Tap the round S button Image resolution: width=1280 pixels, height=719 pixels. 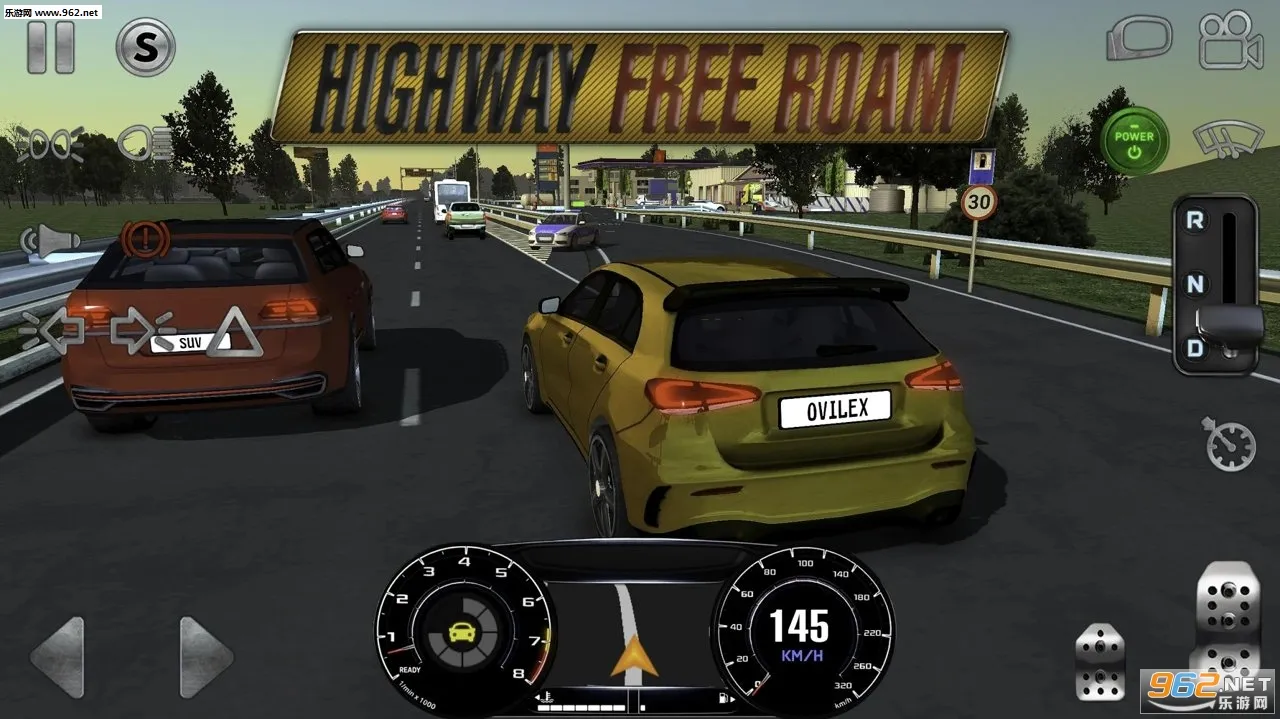click(x=145, y=46)
